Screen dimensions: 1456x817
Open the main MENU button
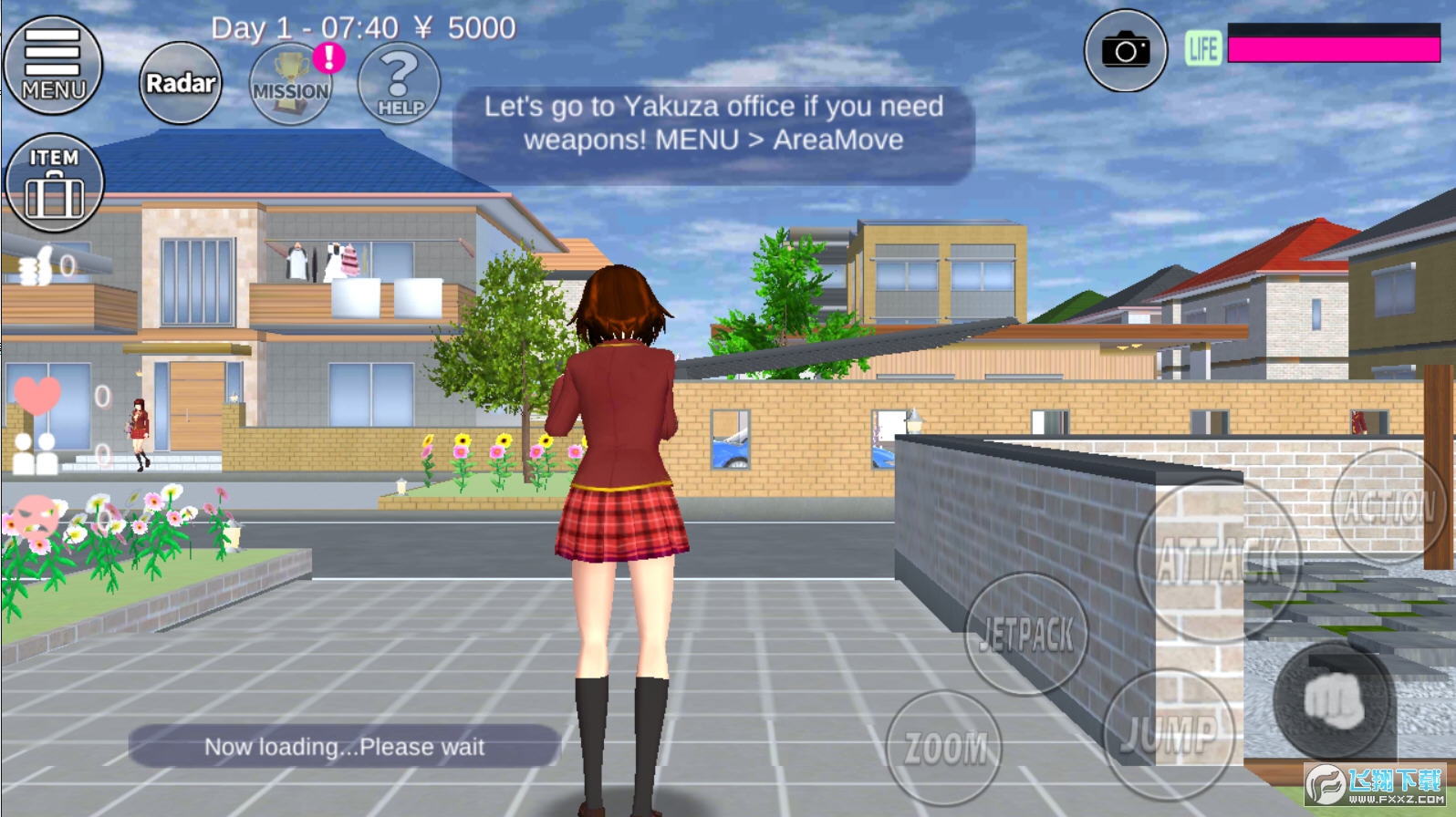pos(53,65)
